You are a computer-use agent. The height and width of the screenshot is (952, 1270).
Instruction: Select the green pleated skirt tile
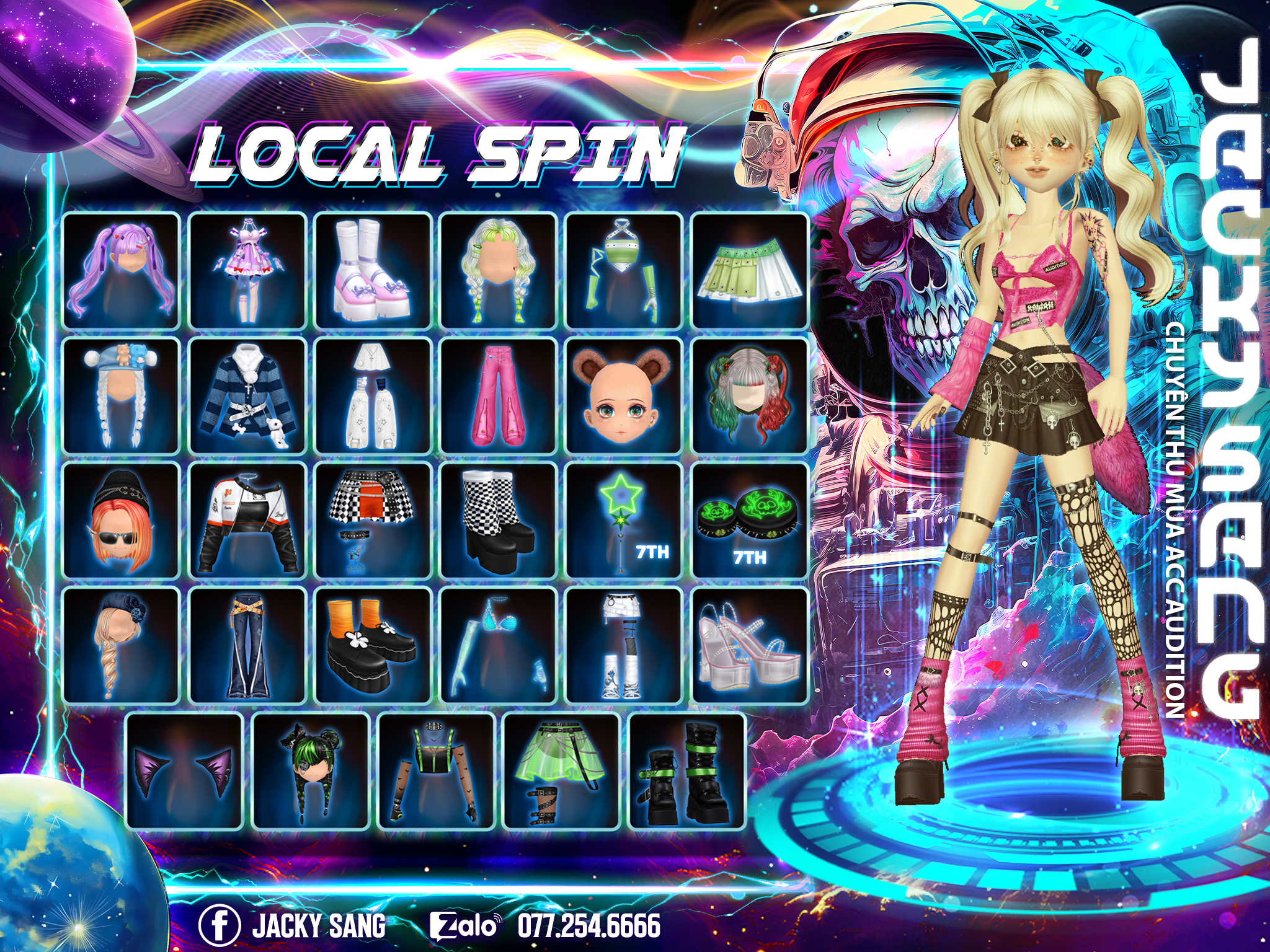[750, 271]
